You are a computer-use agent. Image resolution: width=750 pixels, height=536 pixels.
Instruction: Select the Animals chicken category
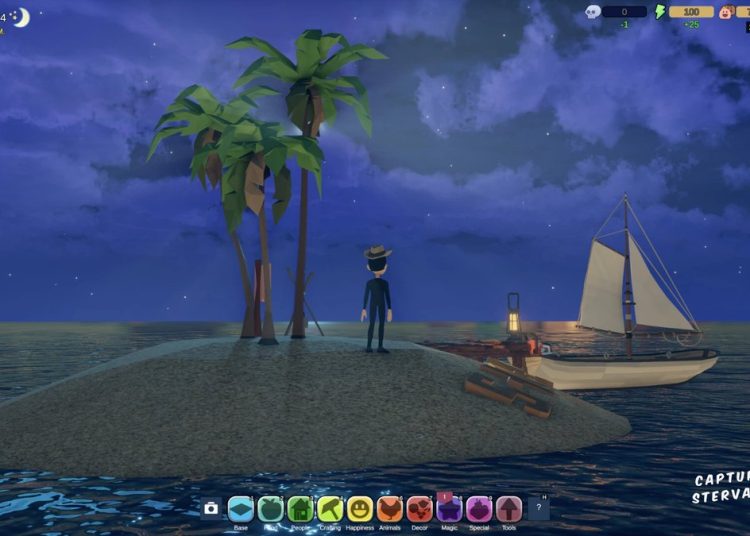tap(390, 509)
